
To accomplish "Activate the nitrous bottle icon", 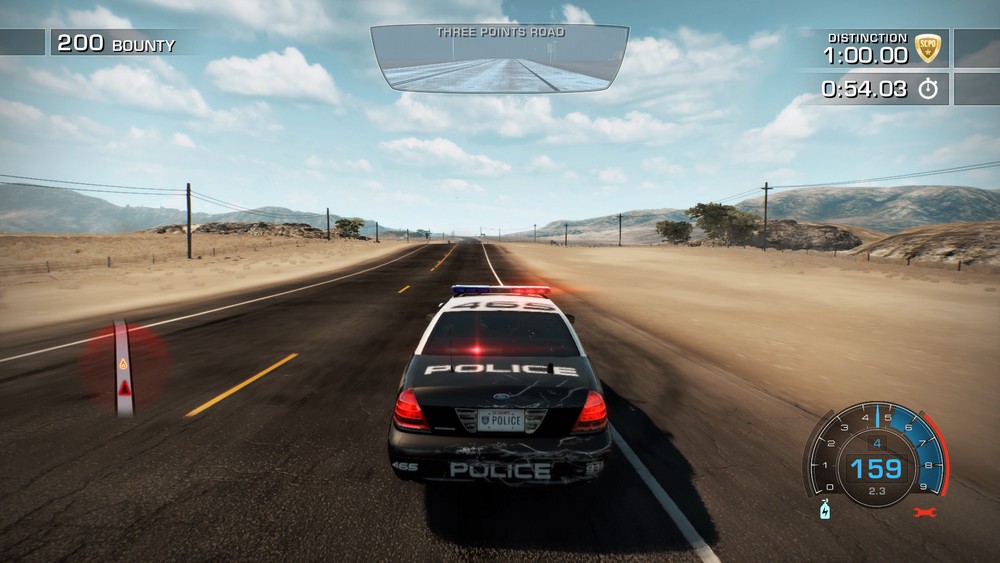I will pos(825,509).
